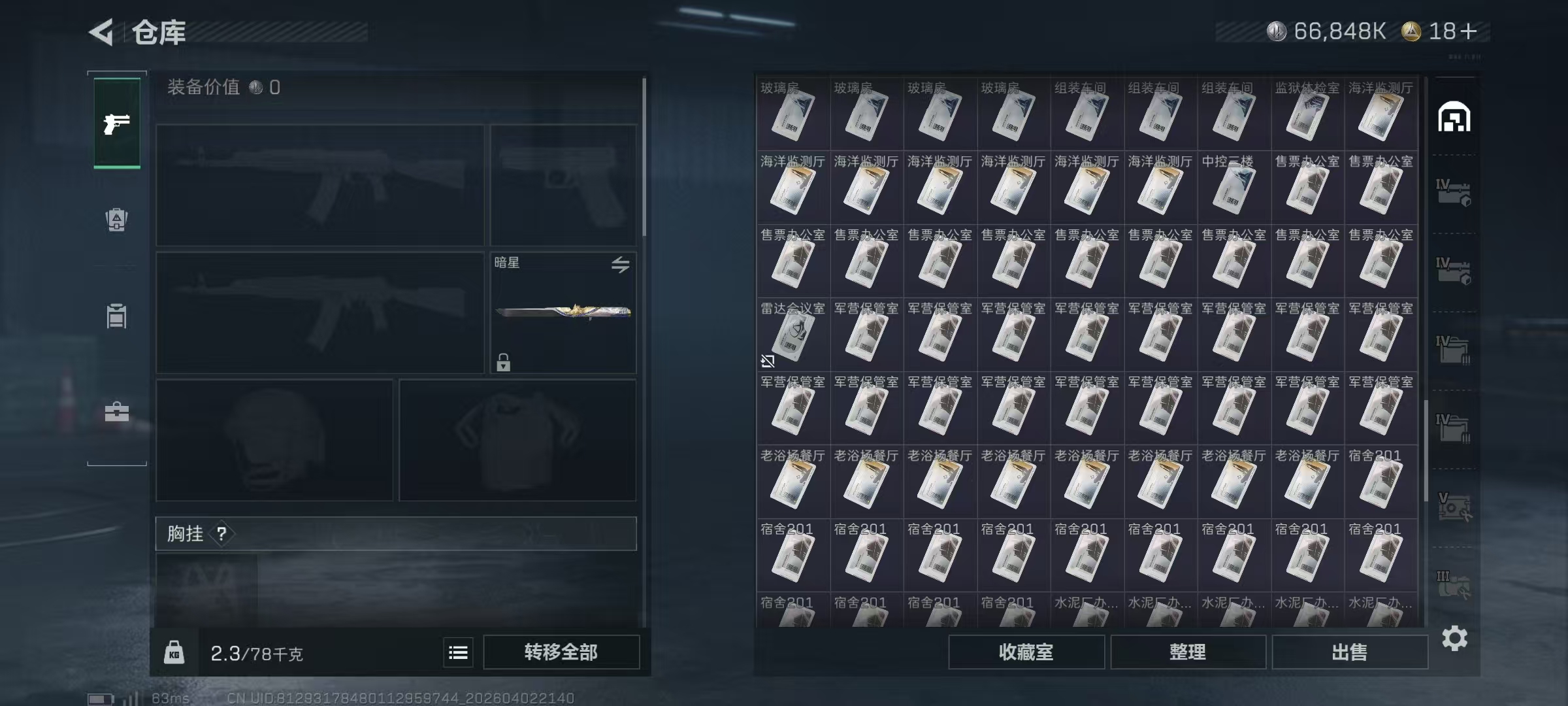The image size is (1568, 706).
Task: Switch warehouse grid to list view
Action: click(457, 652)
